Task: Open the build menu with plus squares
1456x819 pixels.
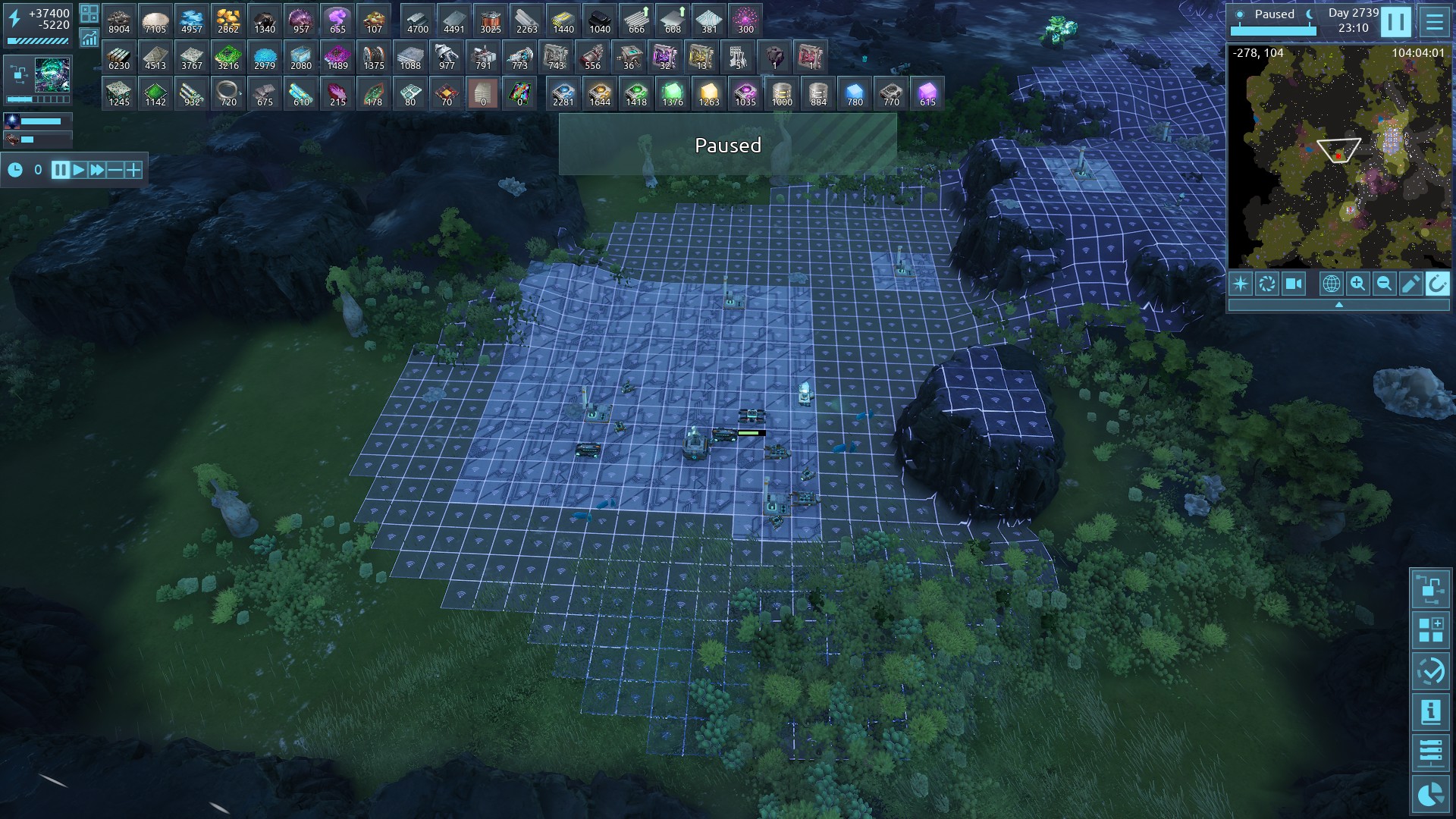Action: pos(1430,630)
